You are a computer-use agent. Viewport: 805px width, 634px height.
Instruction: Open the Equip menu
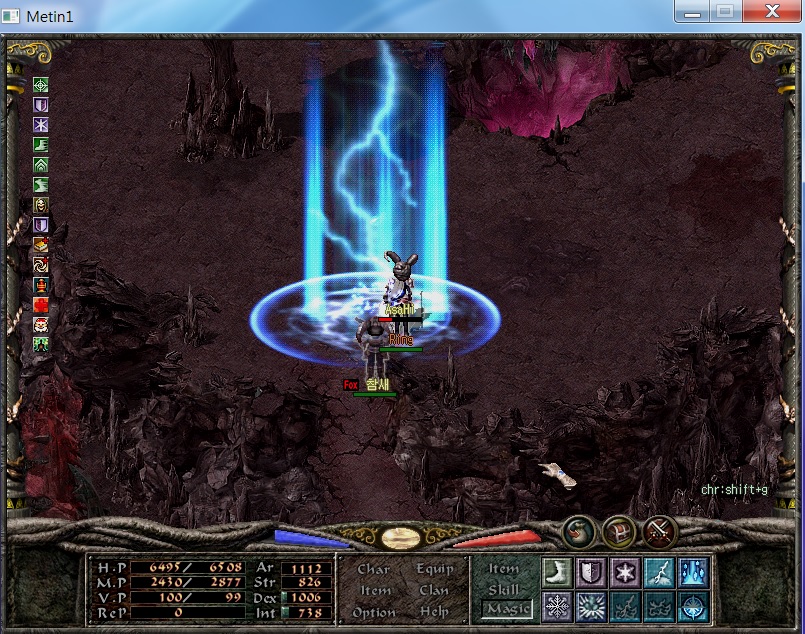[x=434, y=569]
